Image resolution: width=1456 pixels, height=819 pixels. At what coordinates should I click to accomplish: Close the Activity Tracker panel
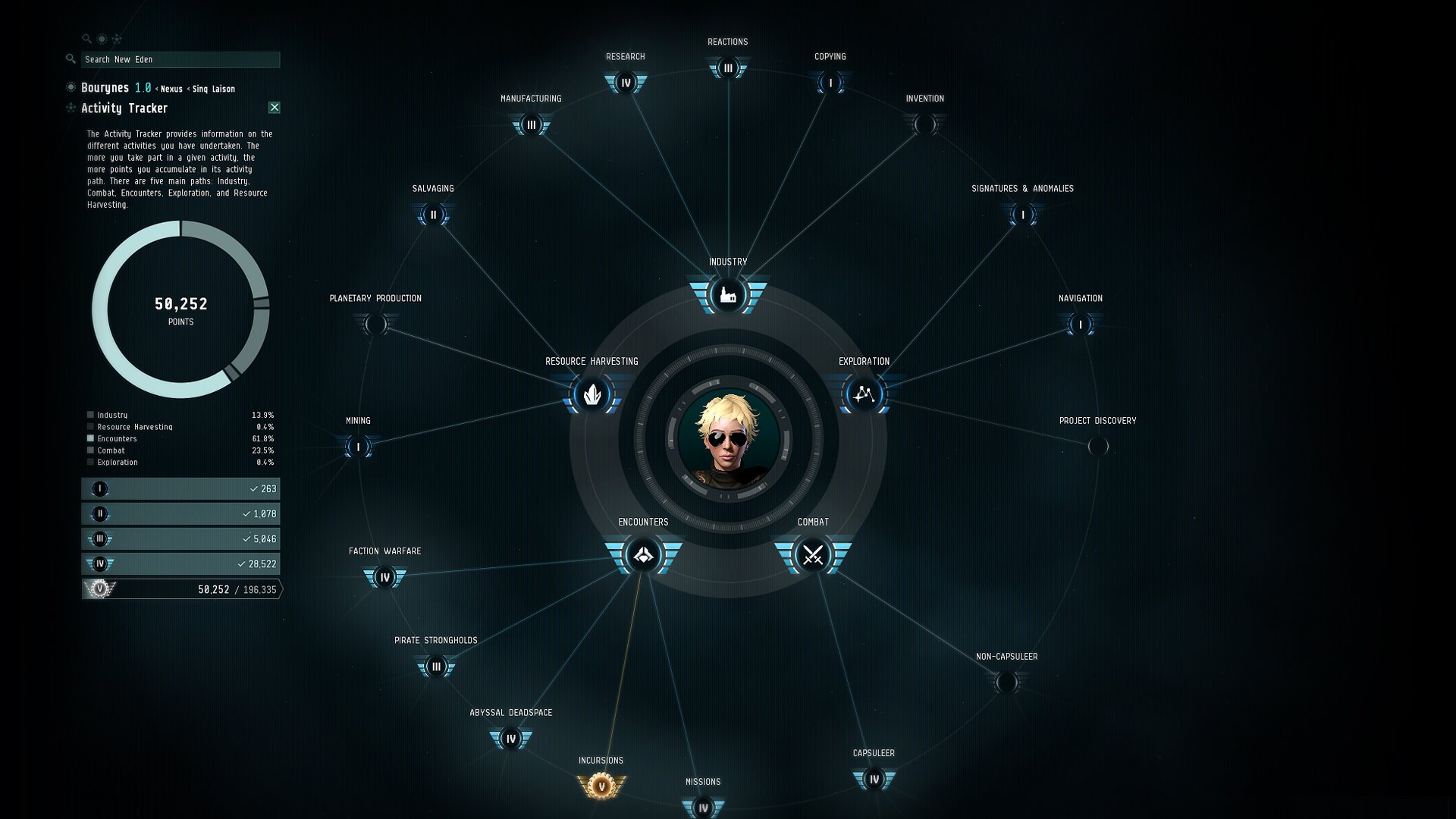click(275, 108)
